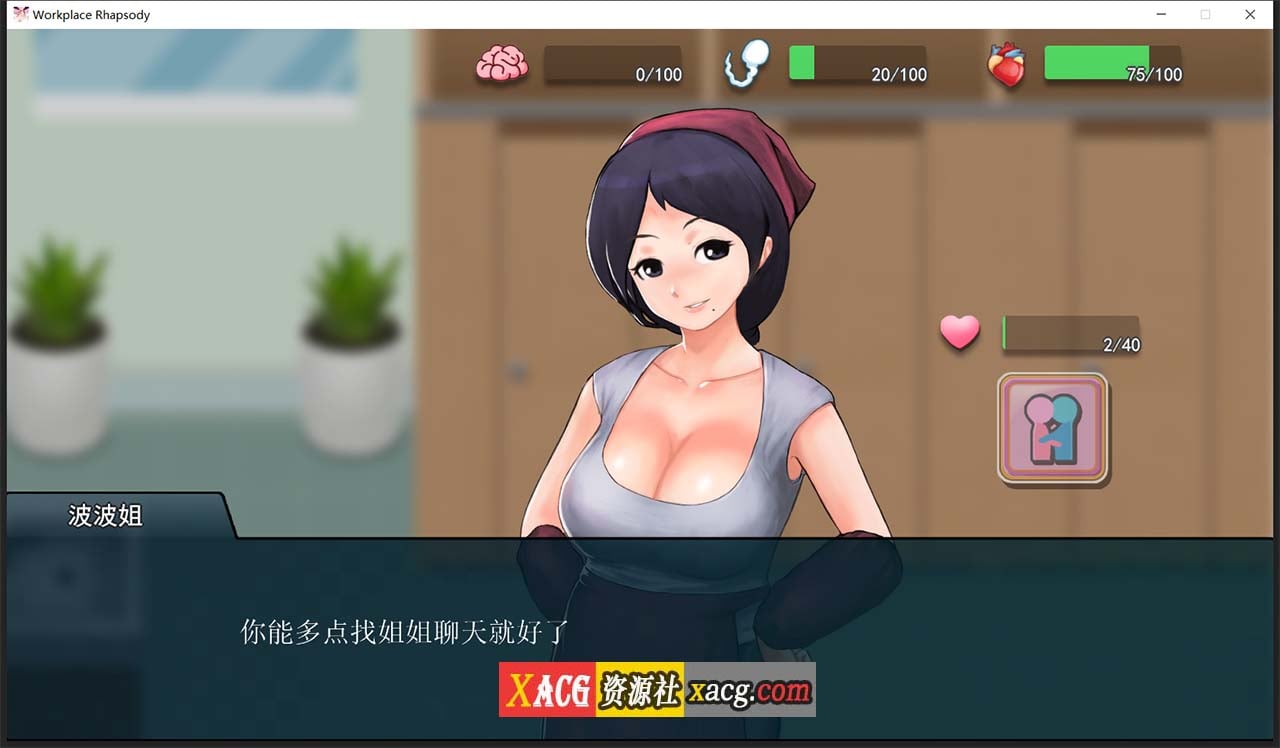This screenshot has height=748, width=1280.
Task: Click the brain stat icon
Action: tap(502, 62)
